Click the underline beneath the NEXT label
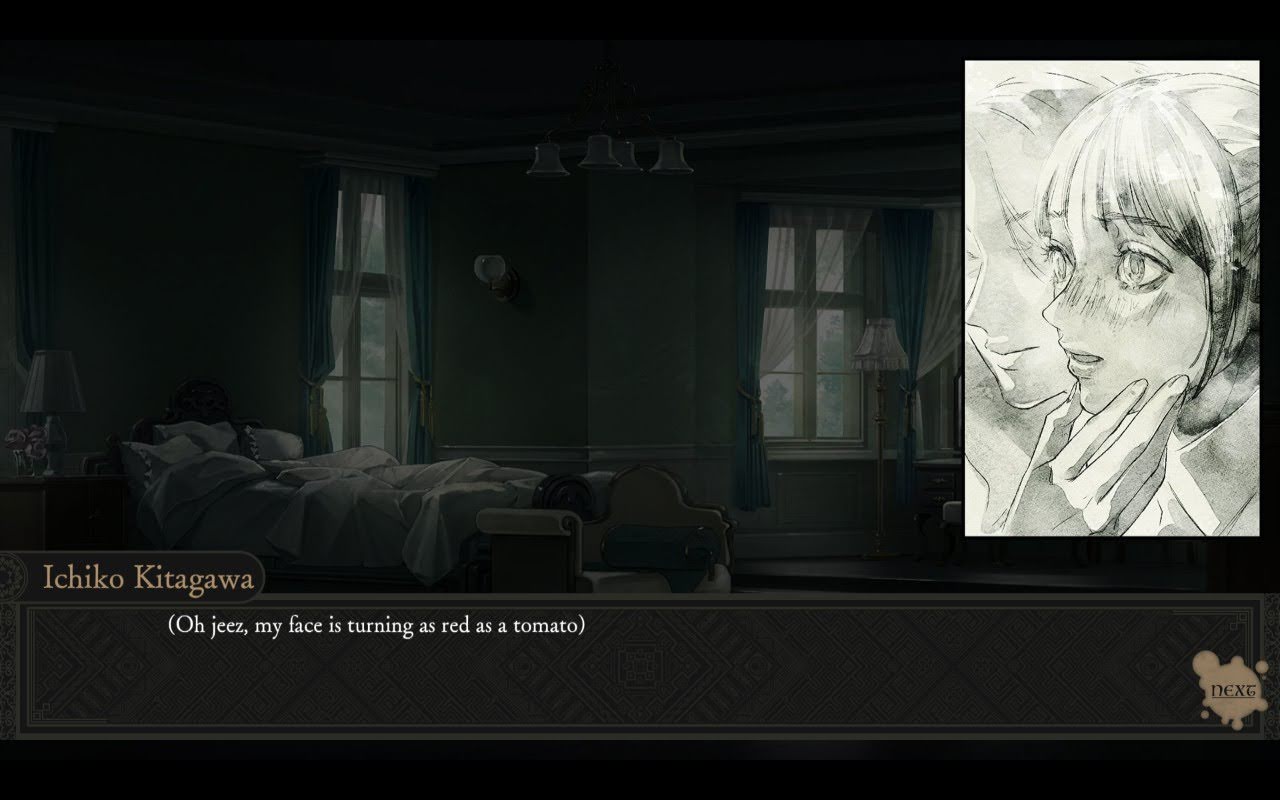The height and width of the screenshot is (800, 1280). pyautogui.click(x=1233, y=697)
